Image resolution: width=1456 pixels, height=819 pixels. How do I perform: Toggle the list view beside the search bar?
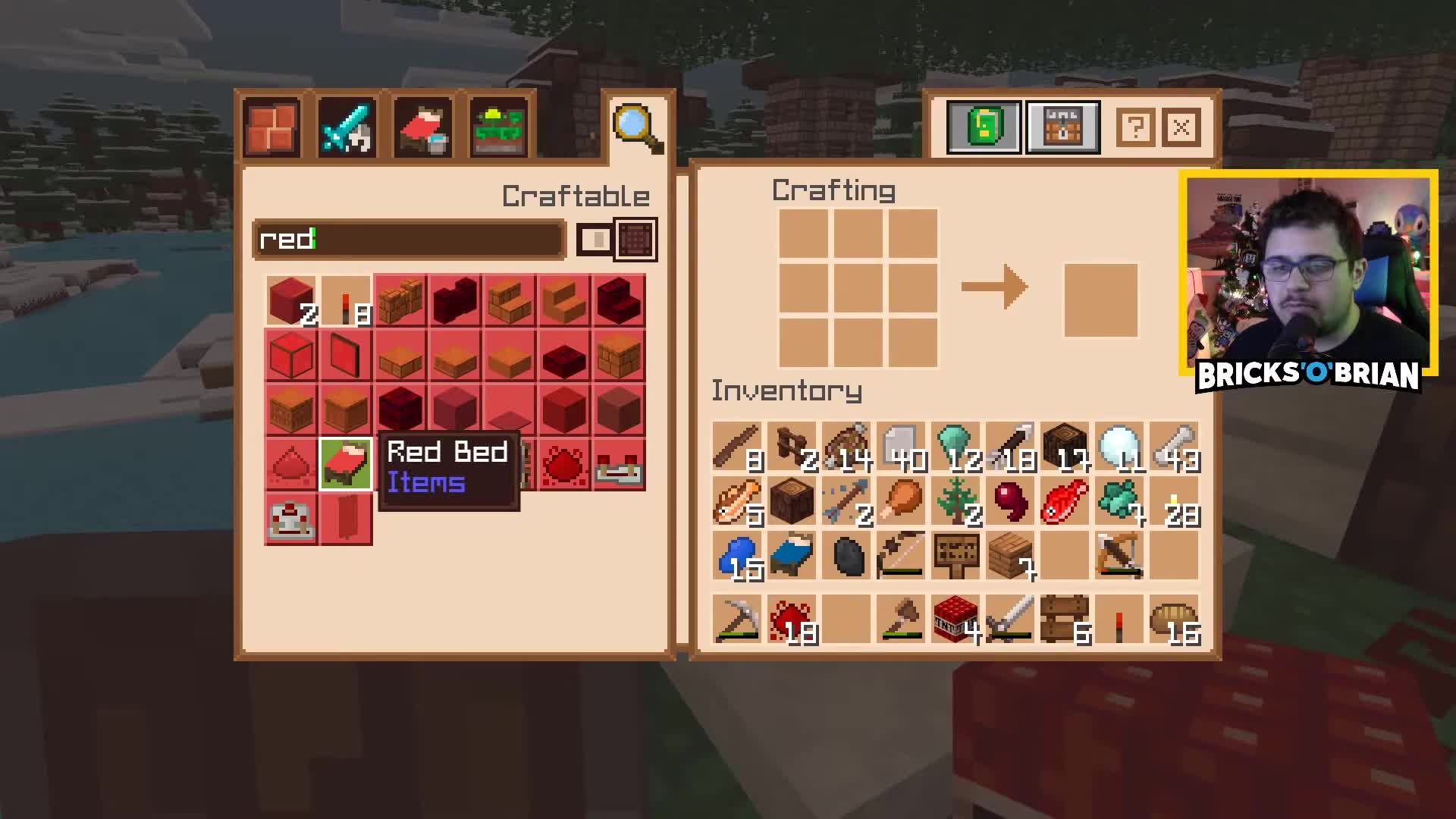[x=596, y=239]
